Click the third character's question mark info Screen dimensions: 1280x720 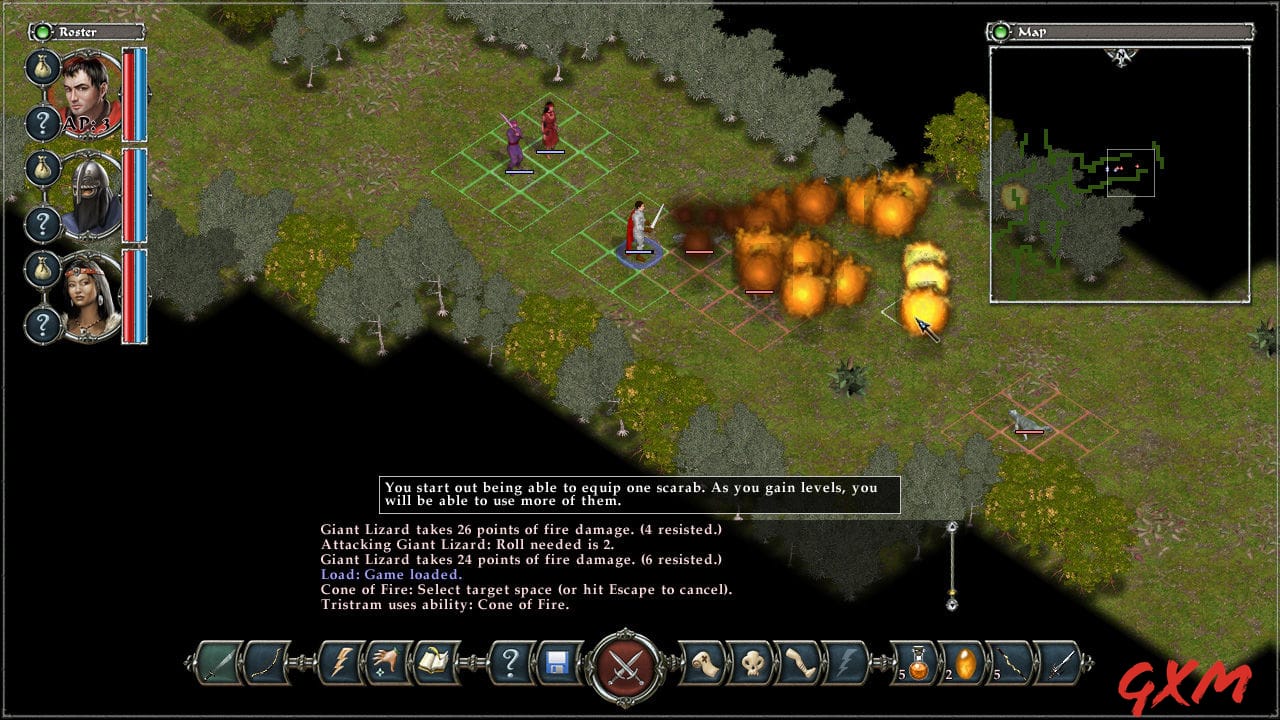pyautogui.click(x=43, y=320)
